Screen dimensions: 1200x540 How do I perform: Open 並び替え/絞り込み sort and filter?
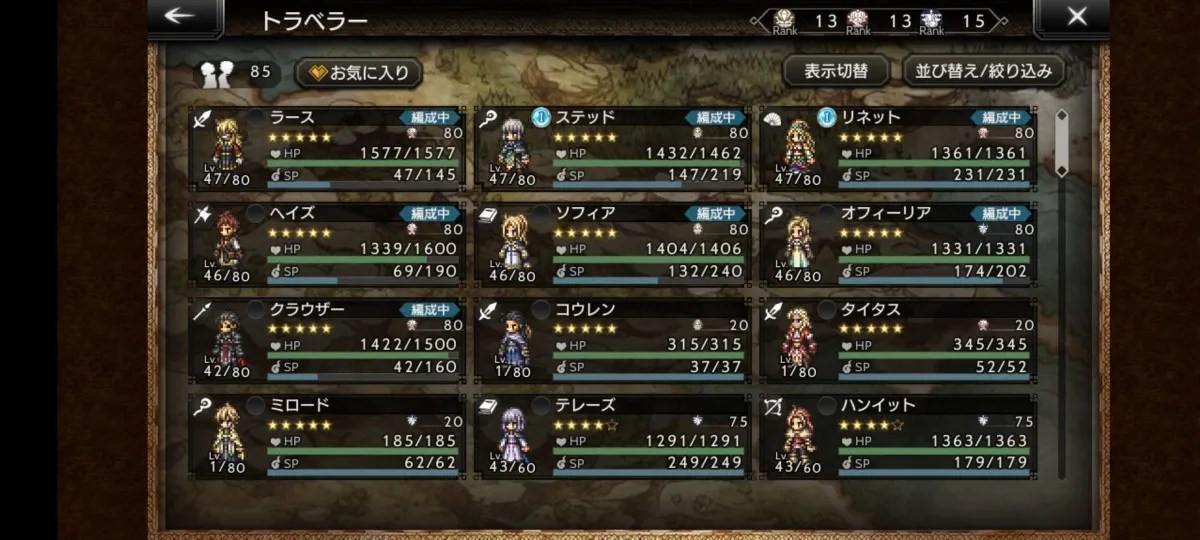point(984,71)
